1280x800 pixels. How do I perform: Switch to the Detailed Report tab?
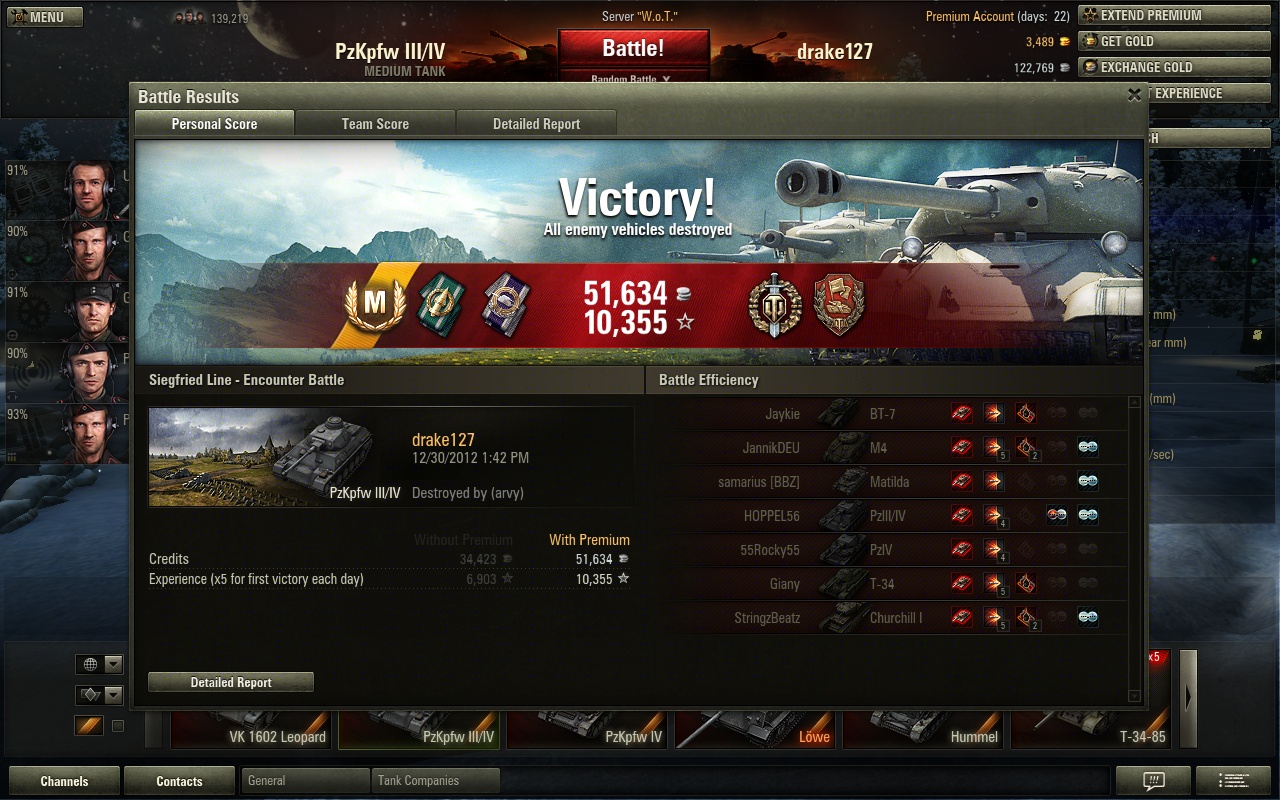[x=536, y=124]
